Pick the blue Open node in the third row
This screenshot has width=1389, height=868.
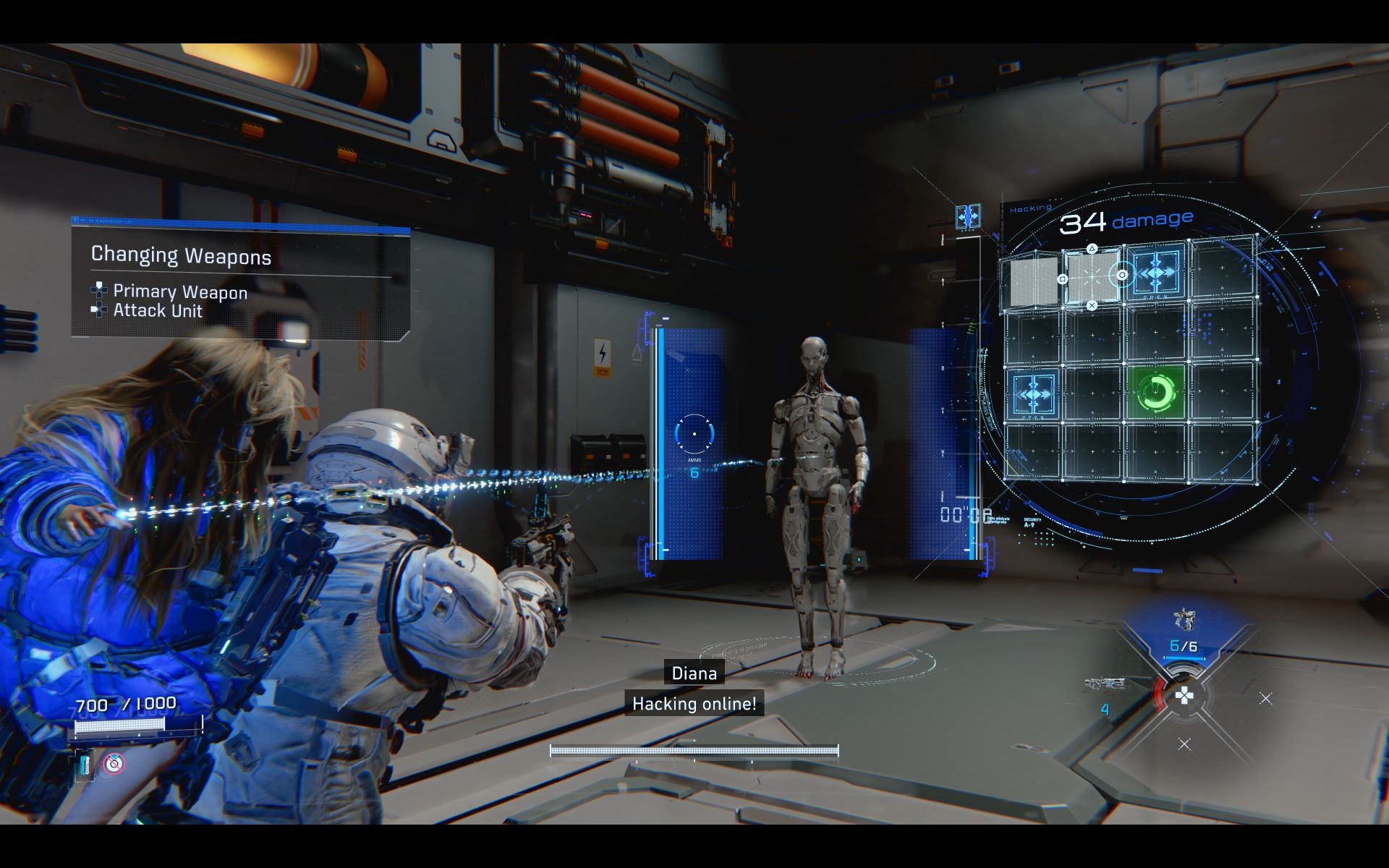coord(1033,393)
